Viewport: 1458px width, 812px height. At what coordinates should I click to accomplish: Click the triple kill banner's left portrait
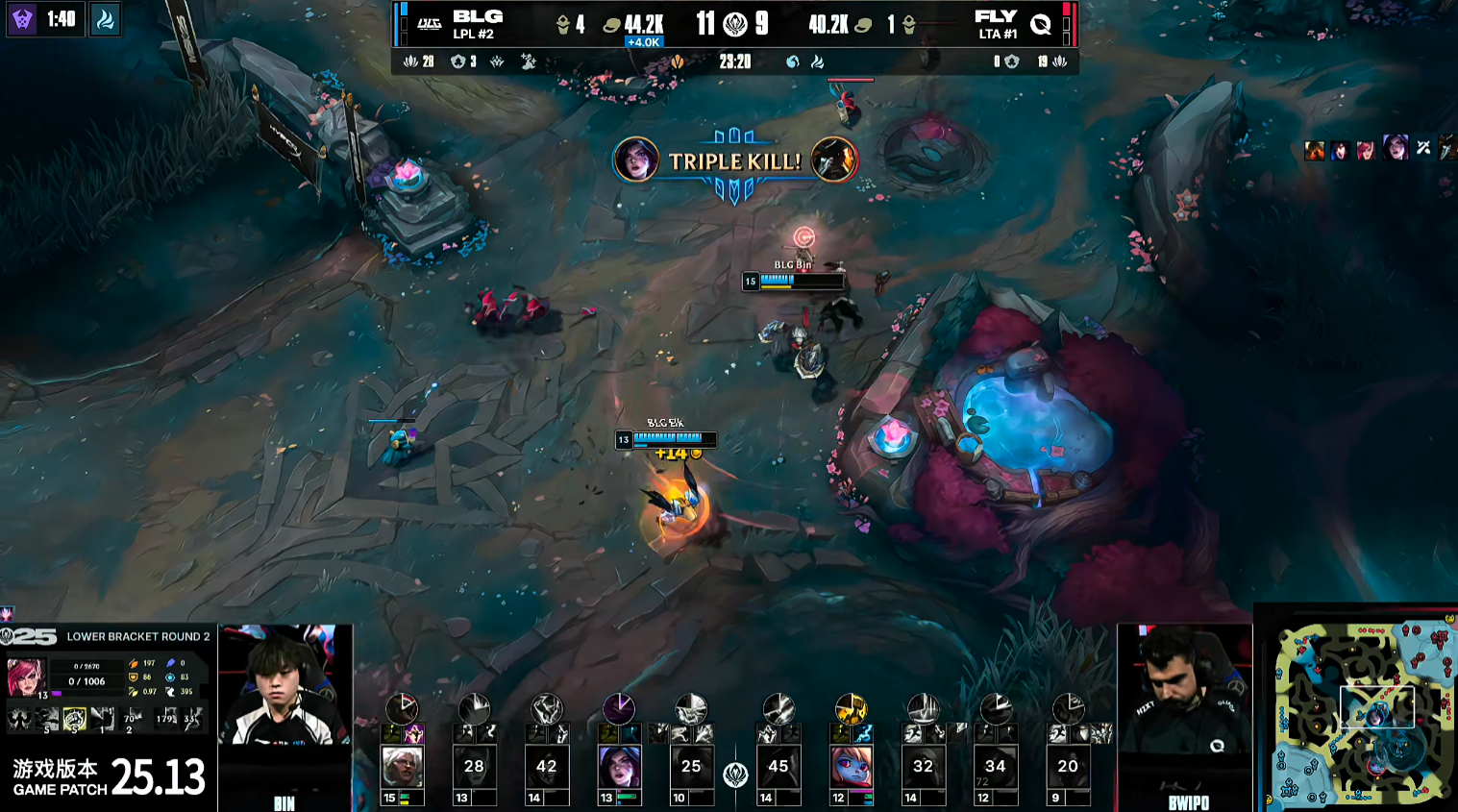tap(635, 160)
